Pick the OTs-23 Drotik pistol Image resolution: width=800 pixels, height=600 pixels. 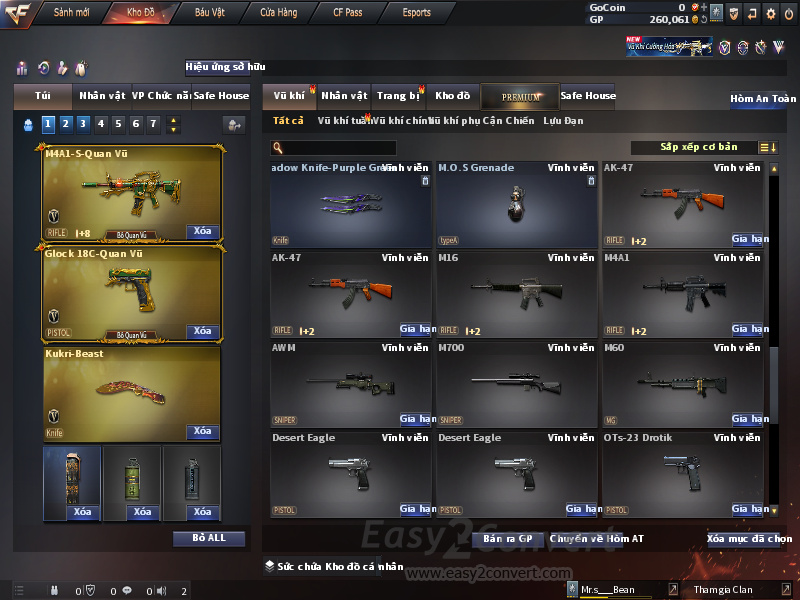(x=683, y=473)
